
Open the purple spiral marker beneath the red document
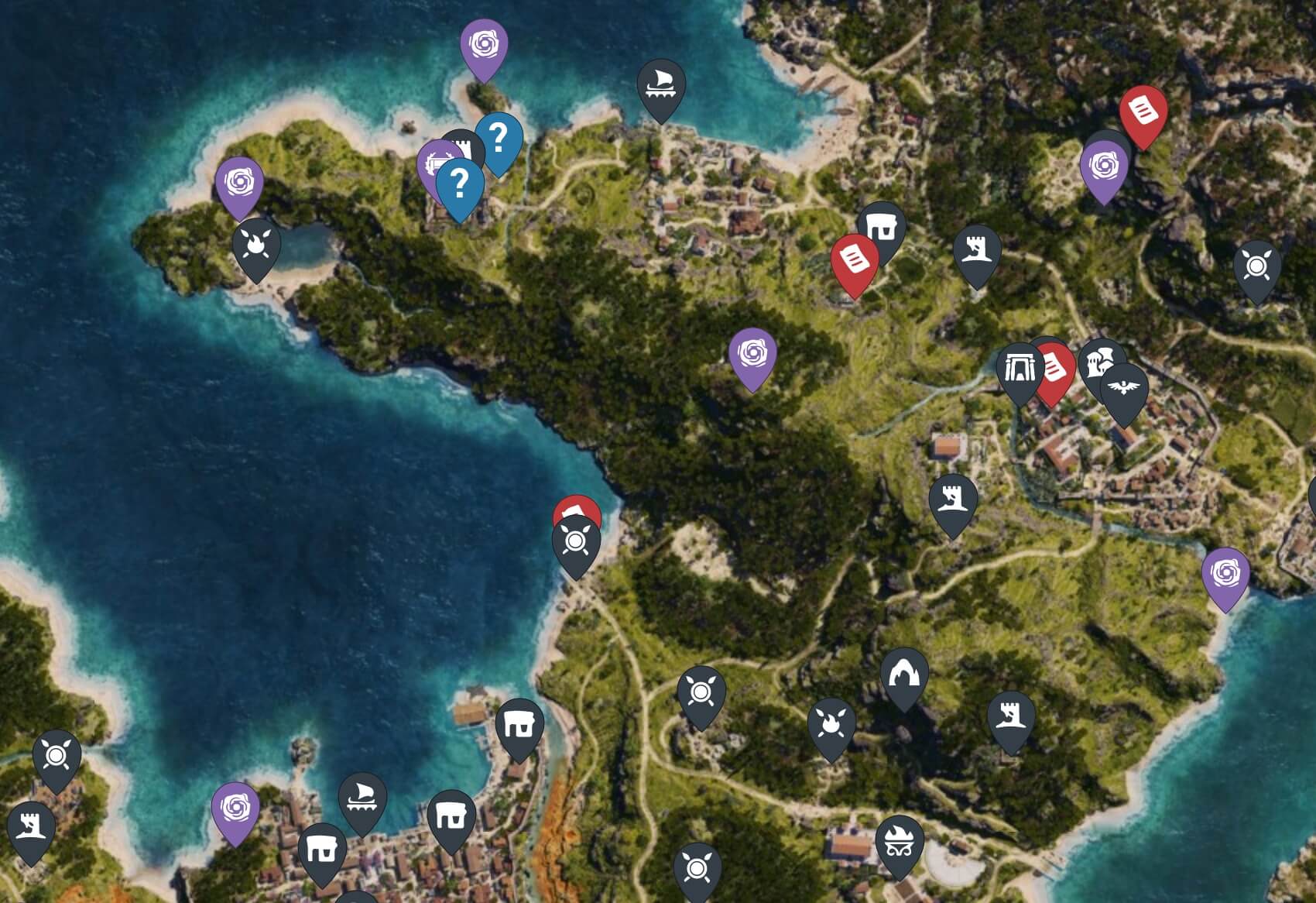pyautogui.click(x=1103, y=167)
